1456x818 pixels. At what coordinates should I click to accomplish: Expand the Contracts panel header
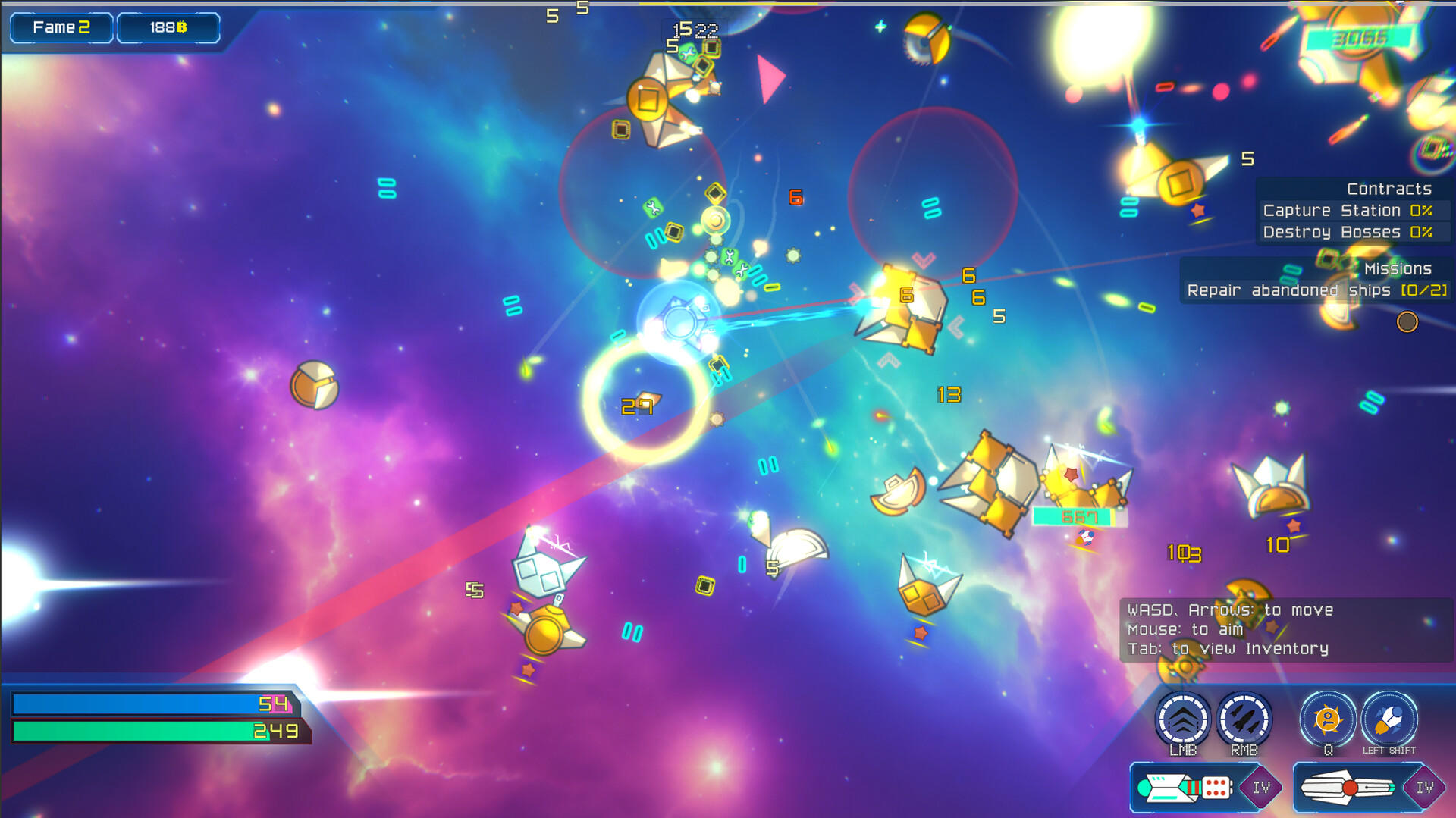1388,188
